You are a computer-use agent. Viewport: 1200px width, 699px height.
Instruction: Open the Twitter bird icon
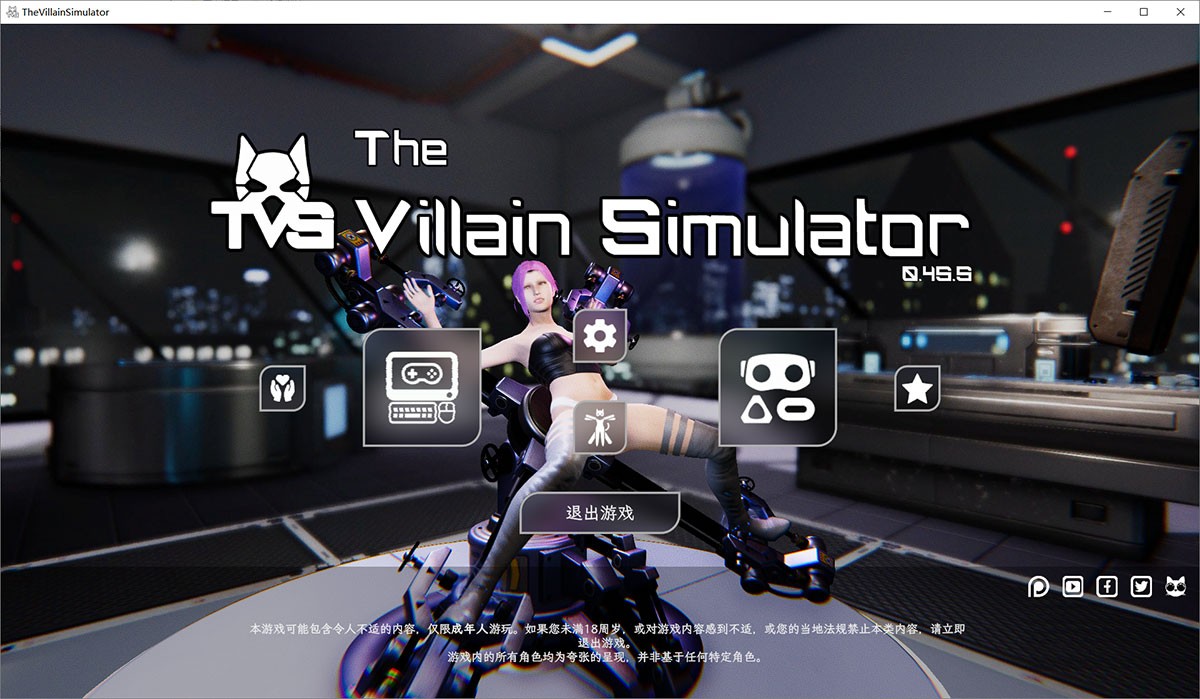[1141, 587]
